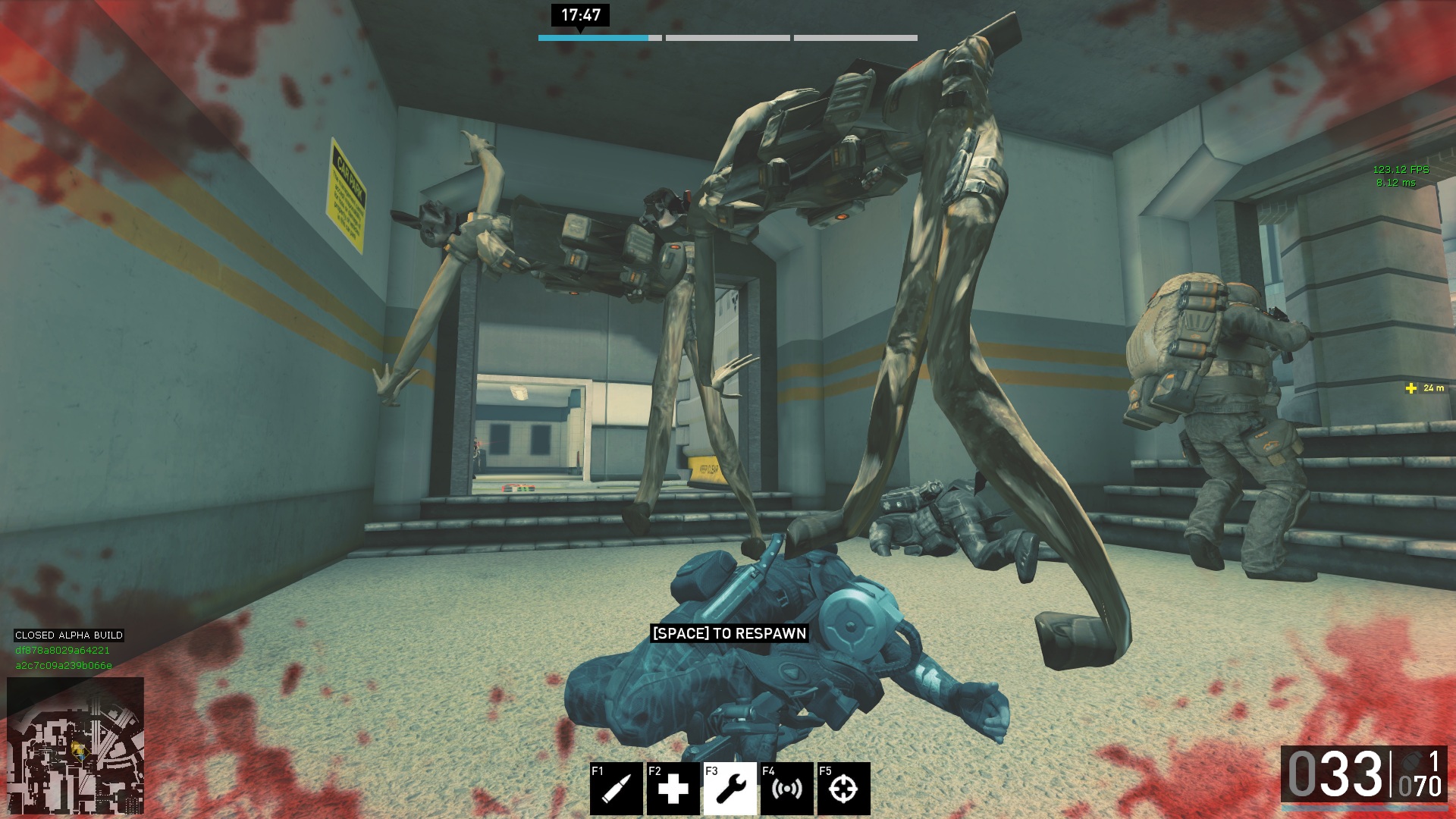Pick the F3 wrench engineer slot
This screenshot has height=819, width=1456.
(x=730, y=789)
